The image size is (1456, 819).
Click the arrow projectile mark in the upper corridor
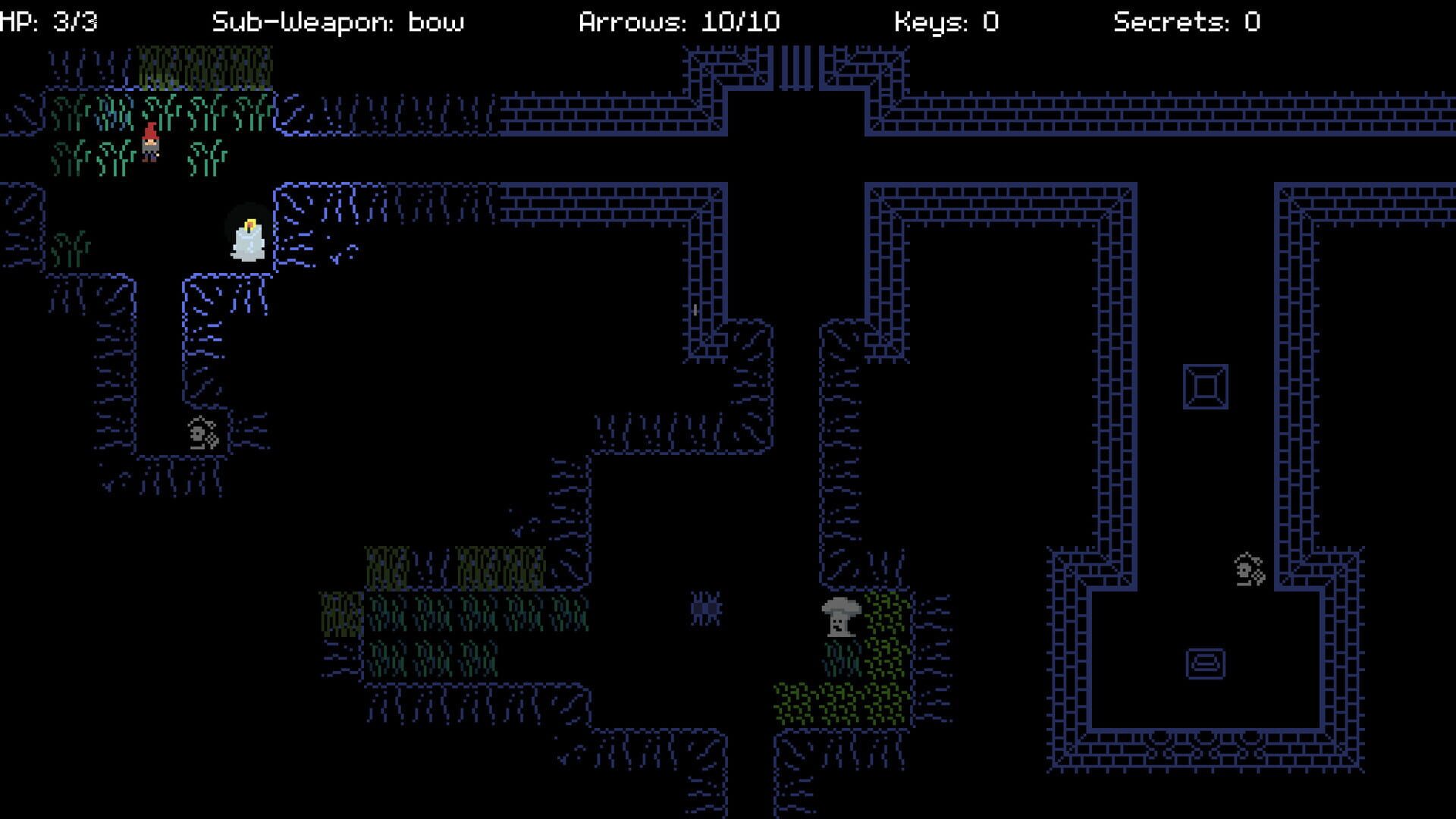[x=694, y=309]
